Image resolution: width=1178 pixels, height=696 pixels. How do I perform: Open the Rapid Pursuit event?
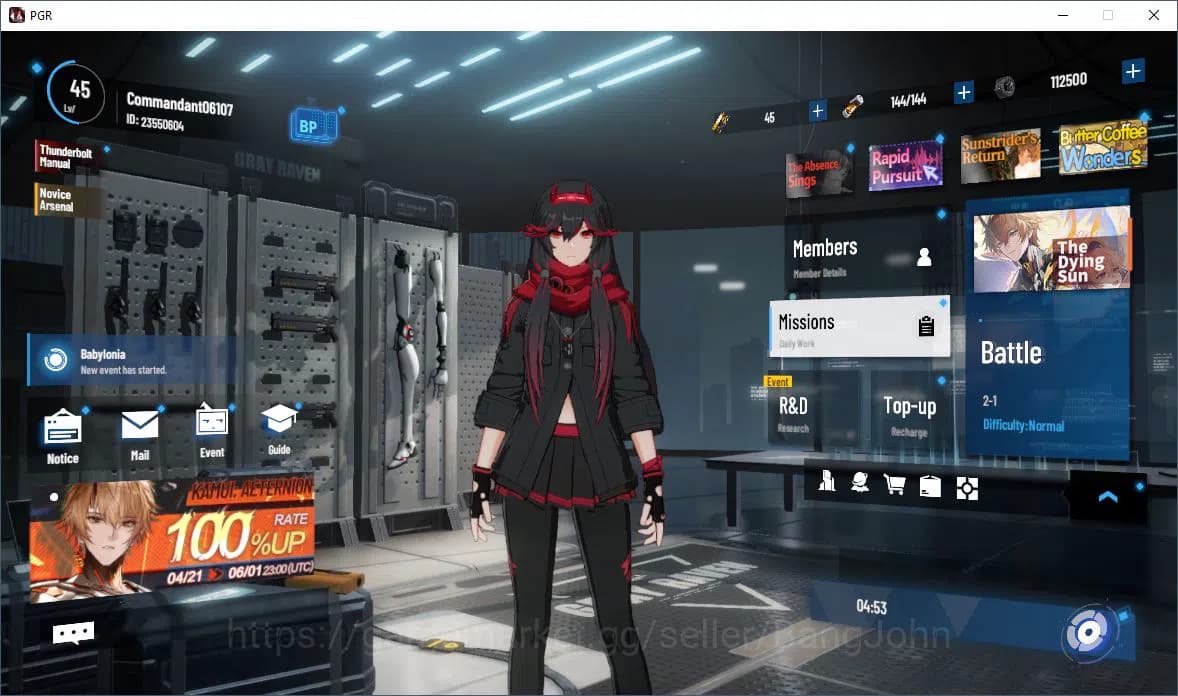pos(905,165)
